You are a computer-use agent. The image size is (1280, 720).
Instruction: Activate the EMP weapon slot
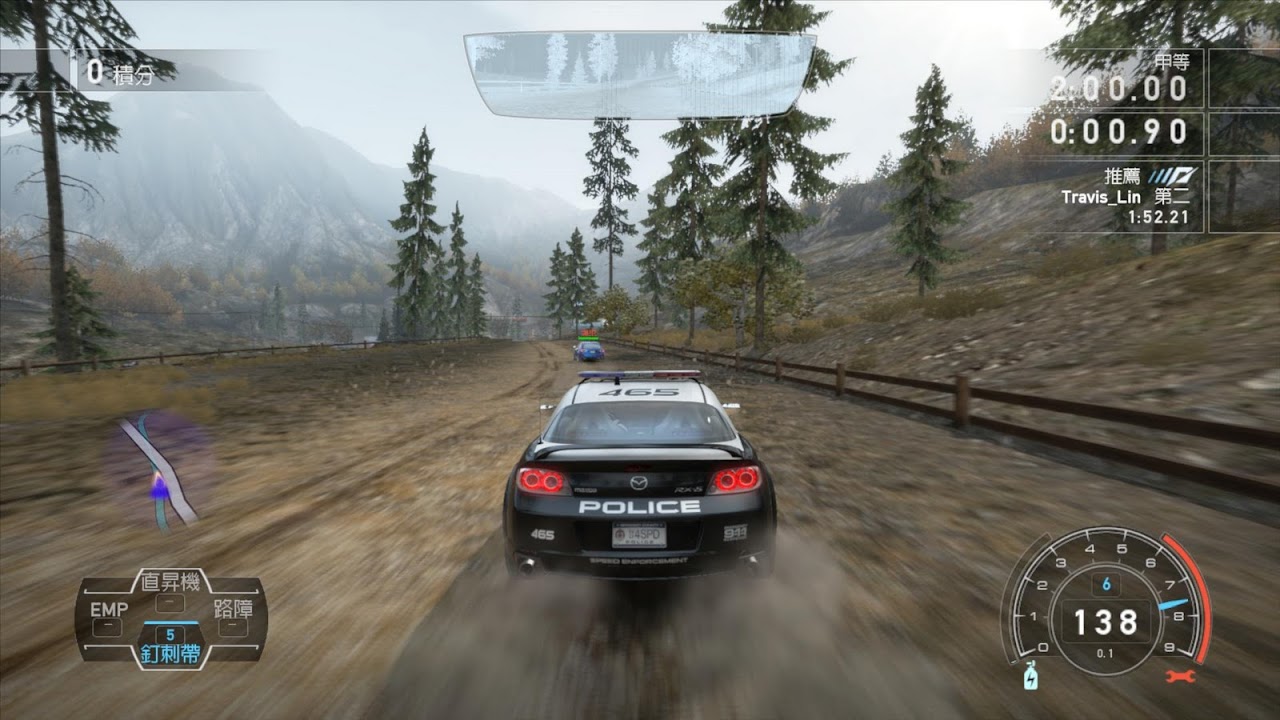coord(108,617)
